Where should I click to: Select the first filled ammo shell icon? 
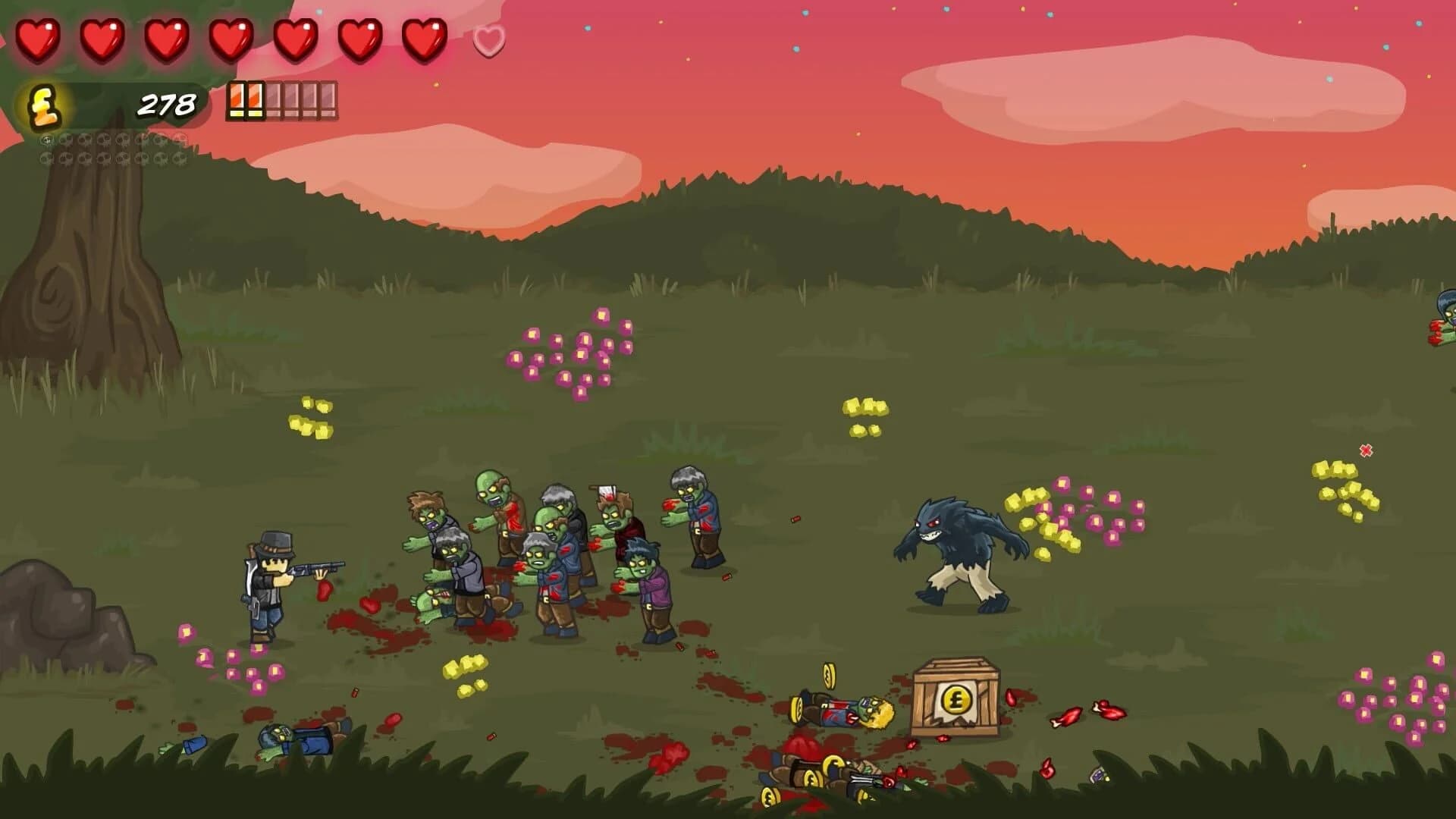(x=237, y=101)
